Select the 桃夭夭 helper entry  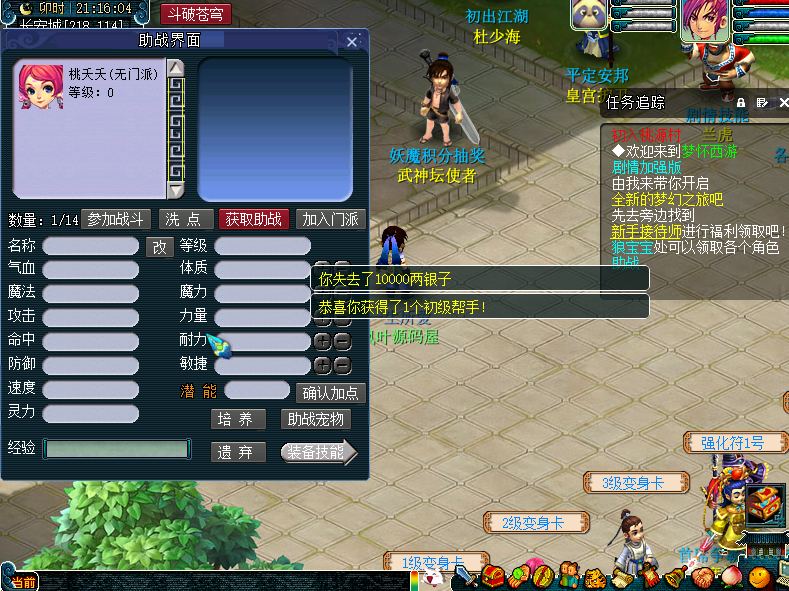(x=88, y=84)
